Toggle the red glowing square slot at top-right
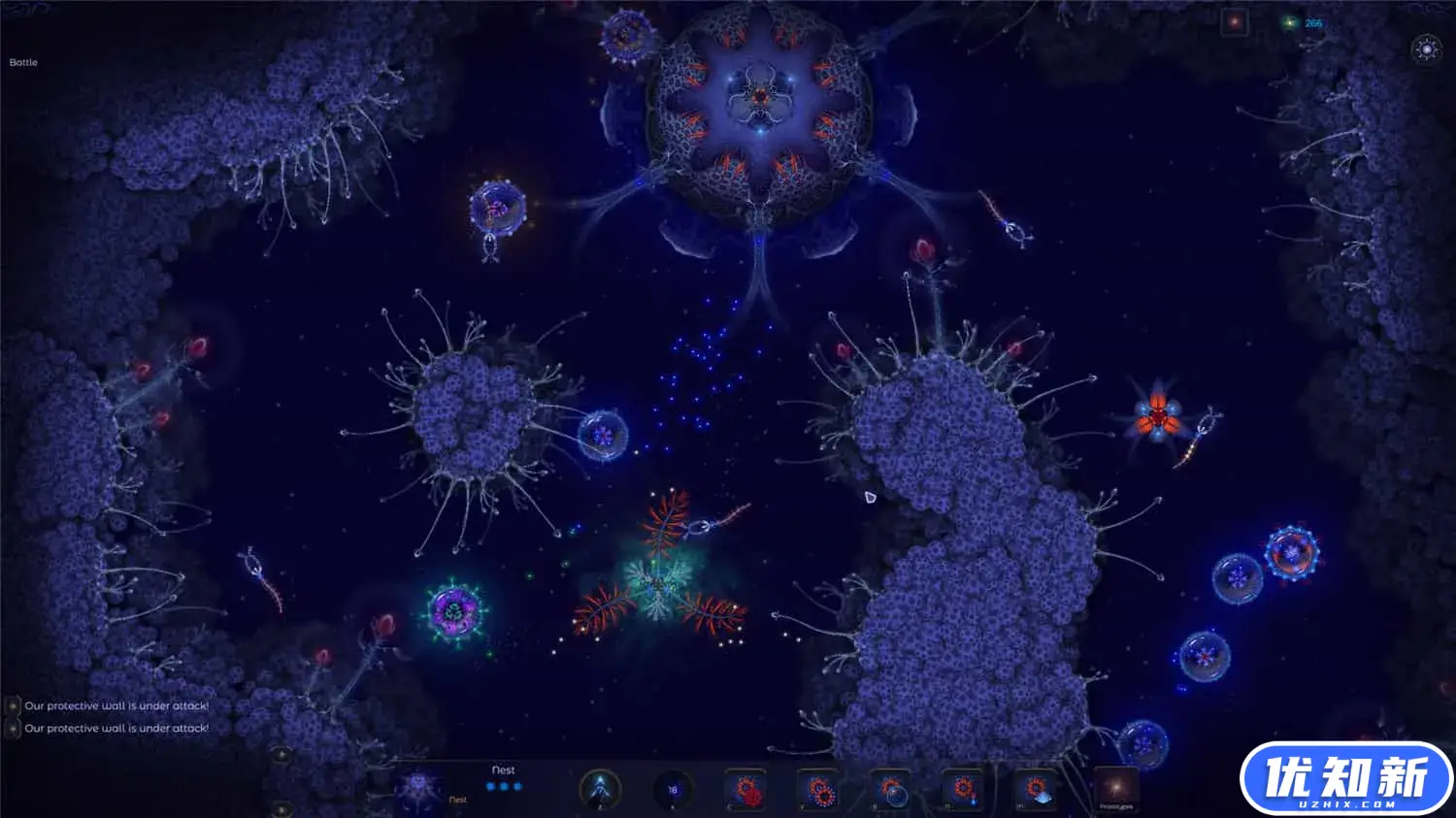 (1235, 20)
